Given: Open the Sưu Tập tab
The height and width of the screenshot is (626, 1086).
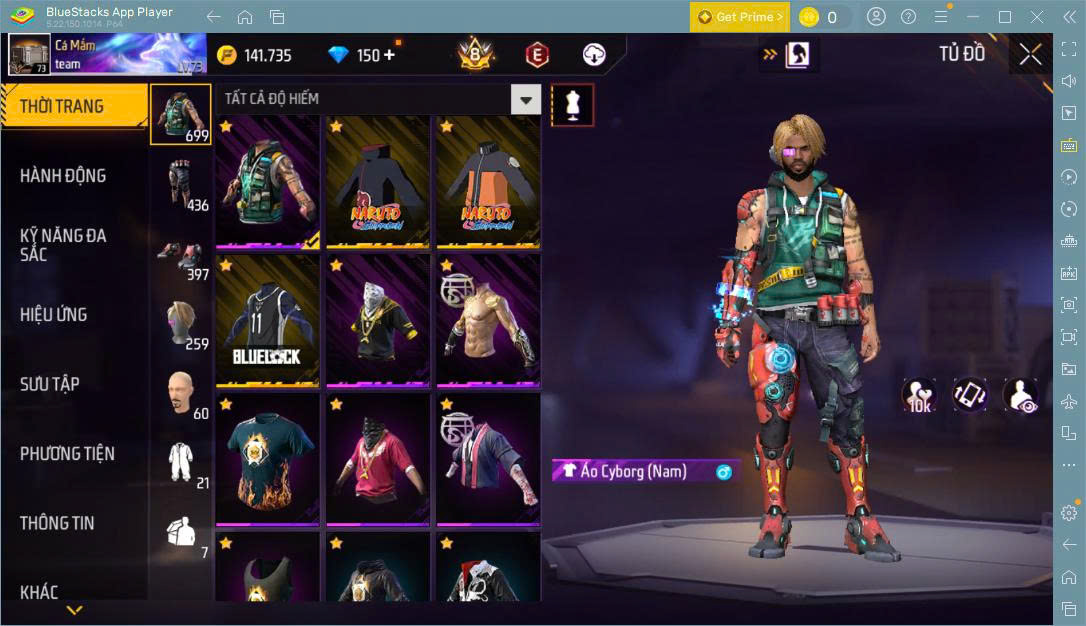Looking at the screenshot, I should click(x=50, y=384).
